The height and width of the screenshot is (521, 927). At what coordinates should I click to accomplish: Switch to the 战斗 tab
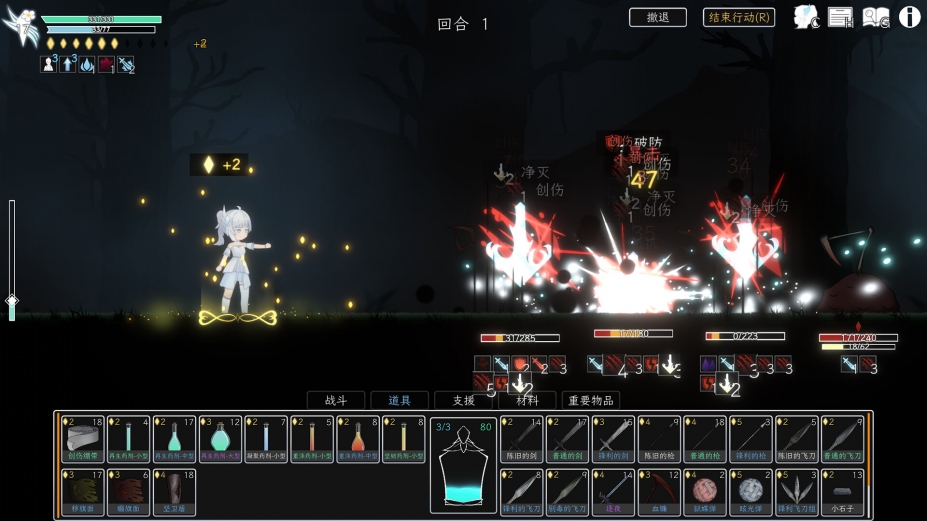click(335, 400)
